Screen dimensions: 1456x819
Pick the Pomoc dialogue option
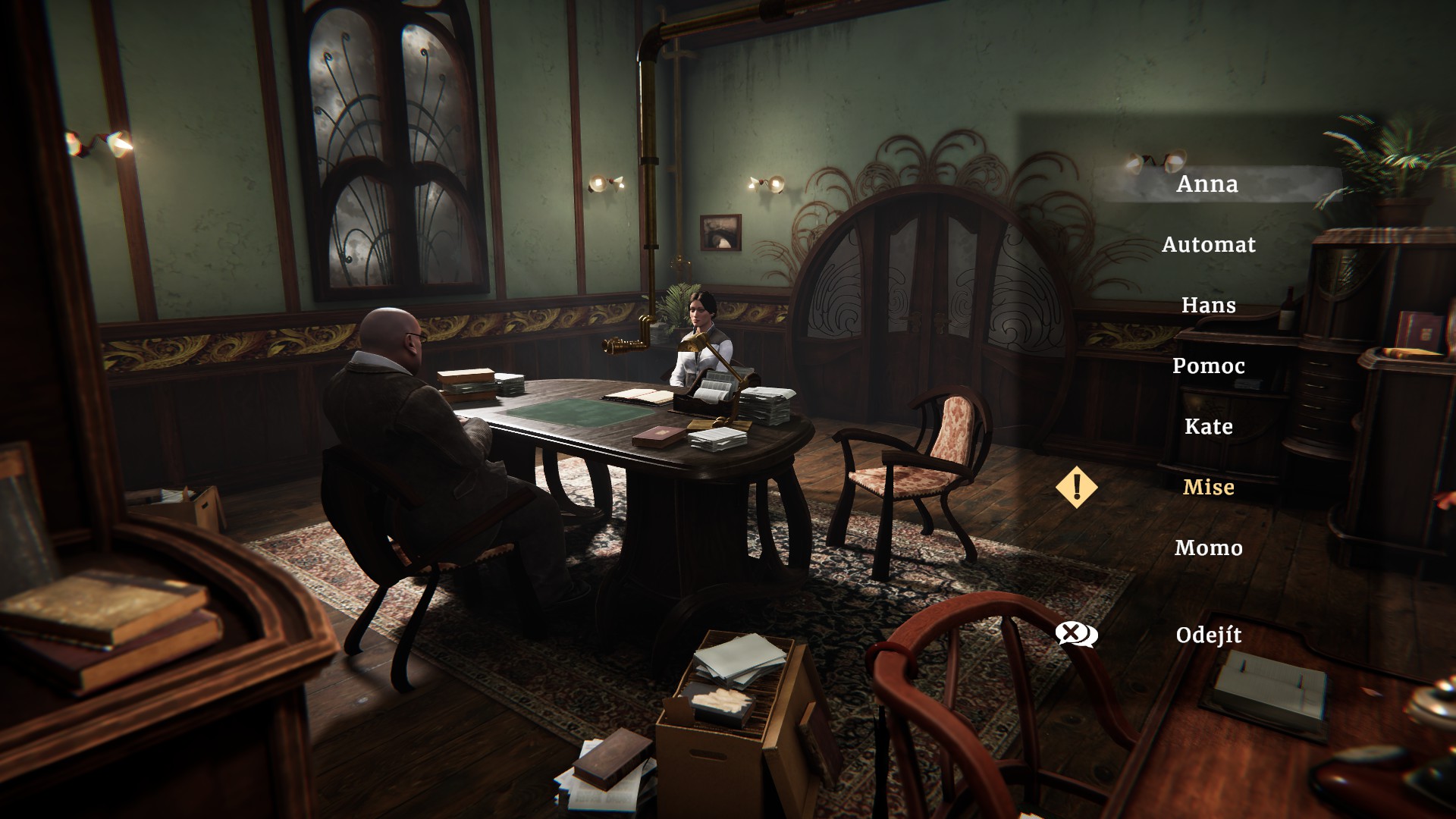[x=1208, y=366]
